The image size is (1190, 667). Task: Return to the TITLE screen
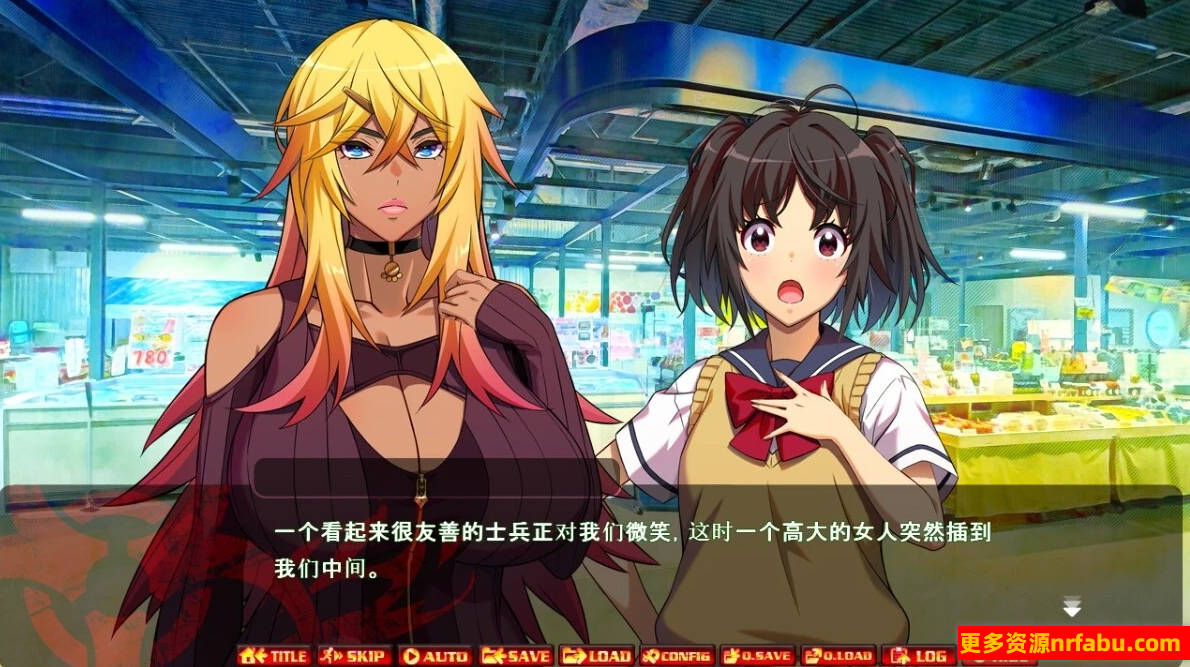click(x=273, y=656)
